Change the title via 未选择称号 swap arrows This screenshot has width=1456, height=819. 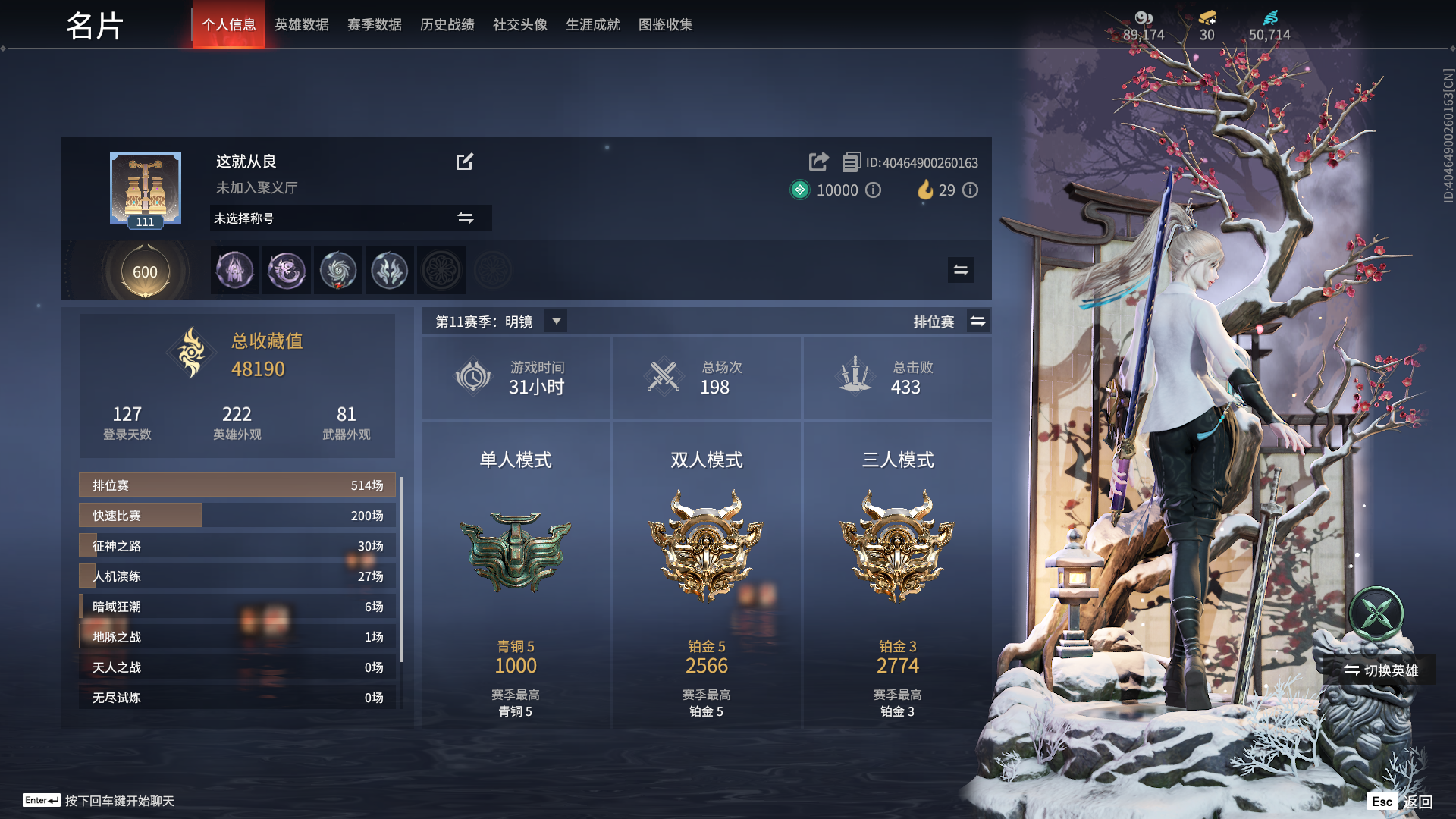coord(465,218)
